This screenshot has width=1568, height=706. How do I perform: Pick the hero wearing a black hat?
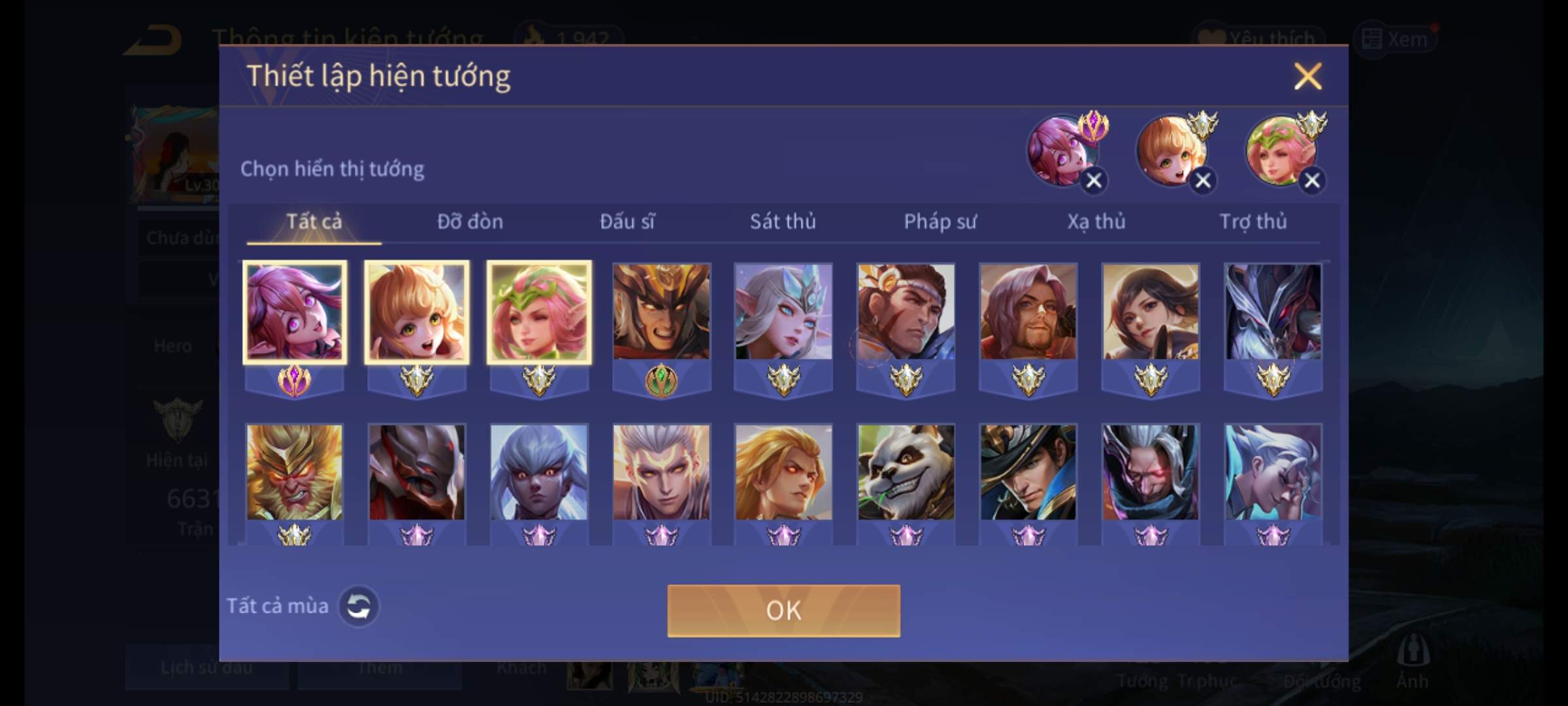tap(1028, 473)
